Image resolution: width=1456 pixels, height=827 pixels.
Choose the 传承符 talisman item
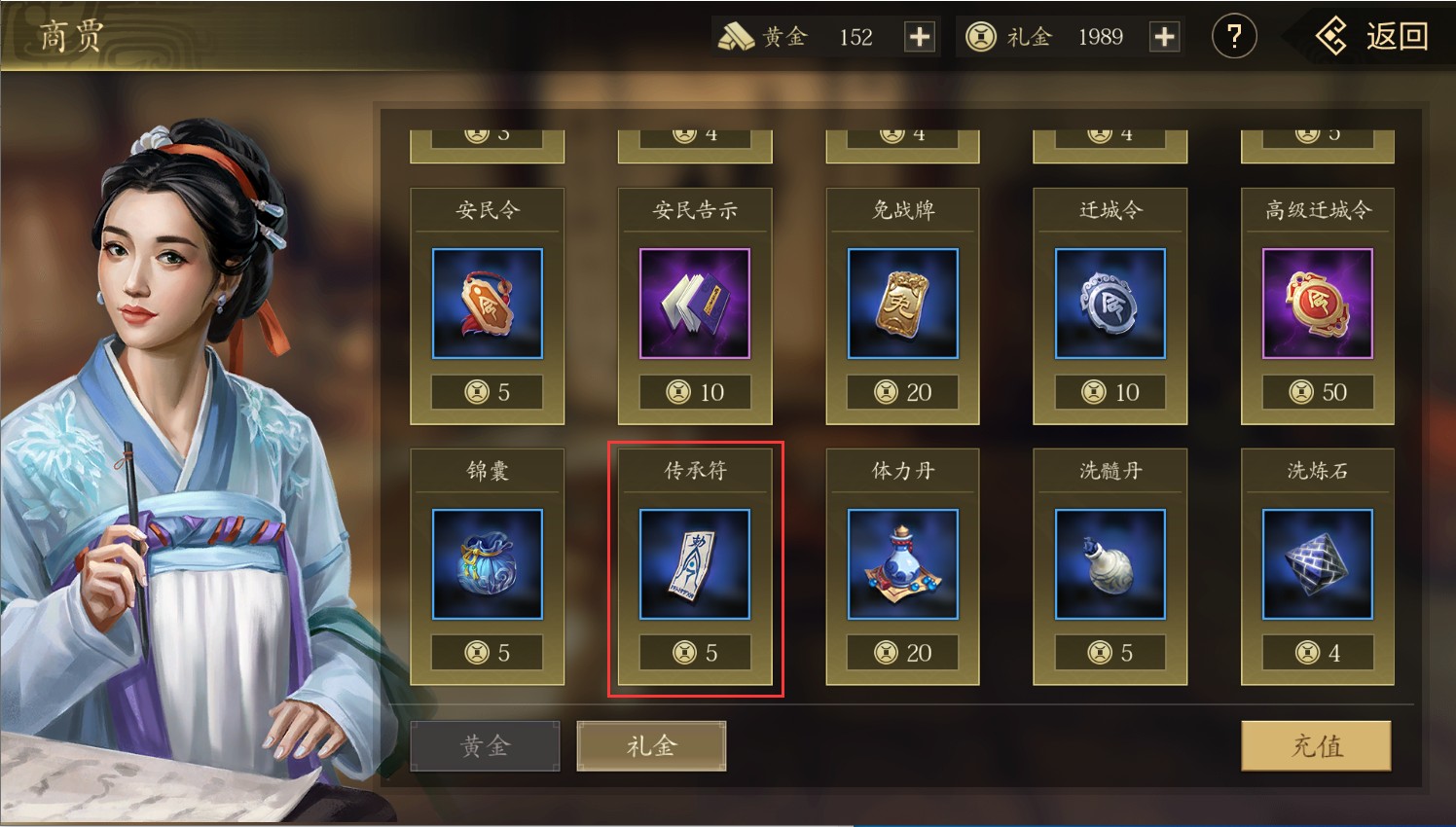click(695, 565)
